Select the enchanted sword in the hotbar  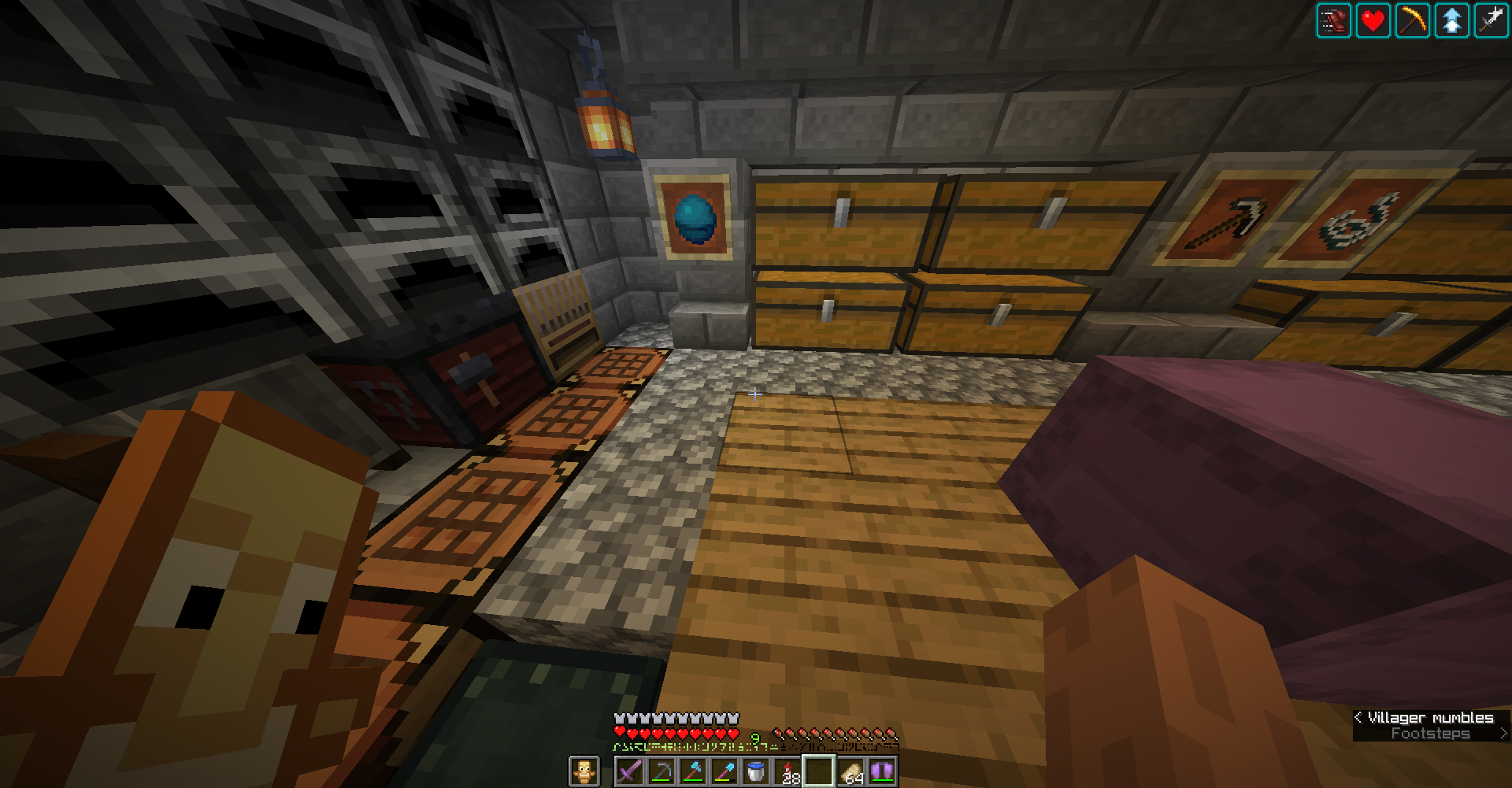pyautogui.click(x=631, y=769)
